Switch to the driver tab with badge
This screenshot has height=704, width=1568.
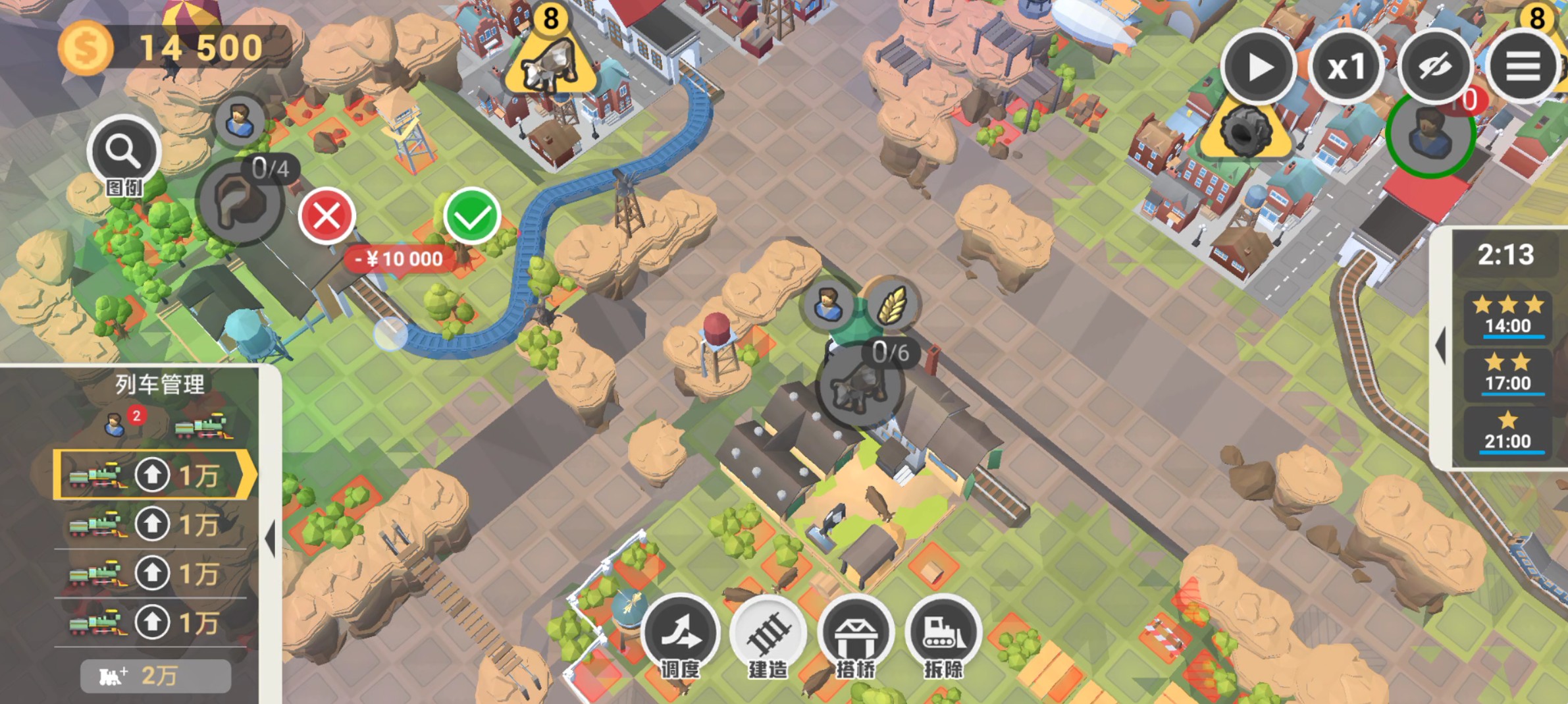(x=117, y=425)
